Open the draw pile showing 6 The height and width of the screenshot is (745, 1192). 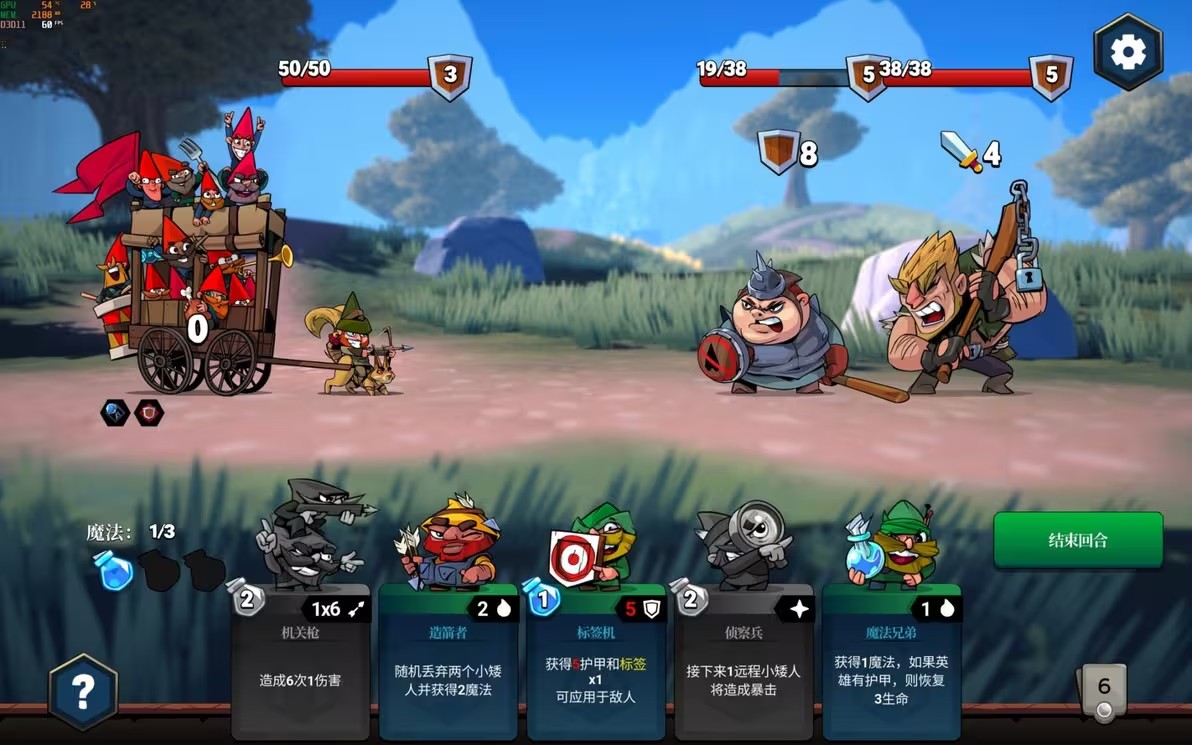pos(1103,690)
